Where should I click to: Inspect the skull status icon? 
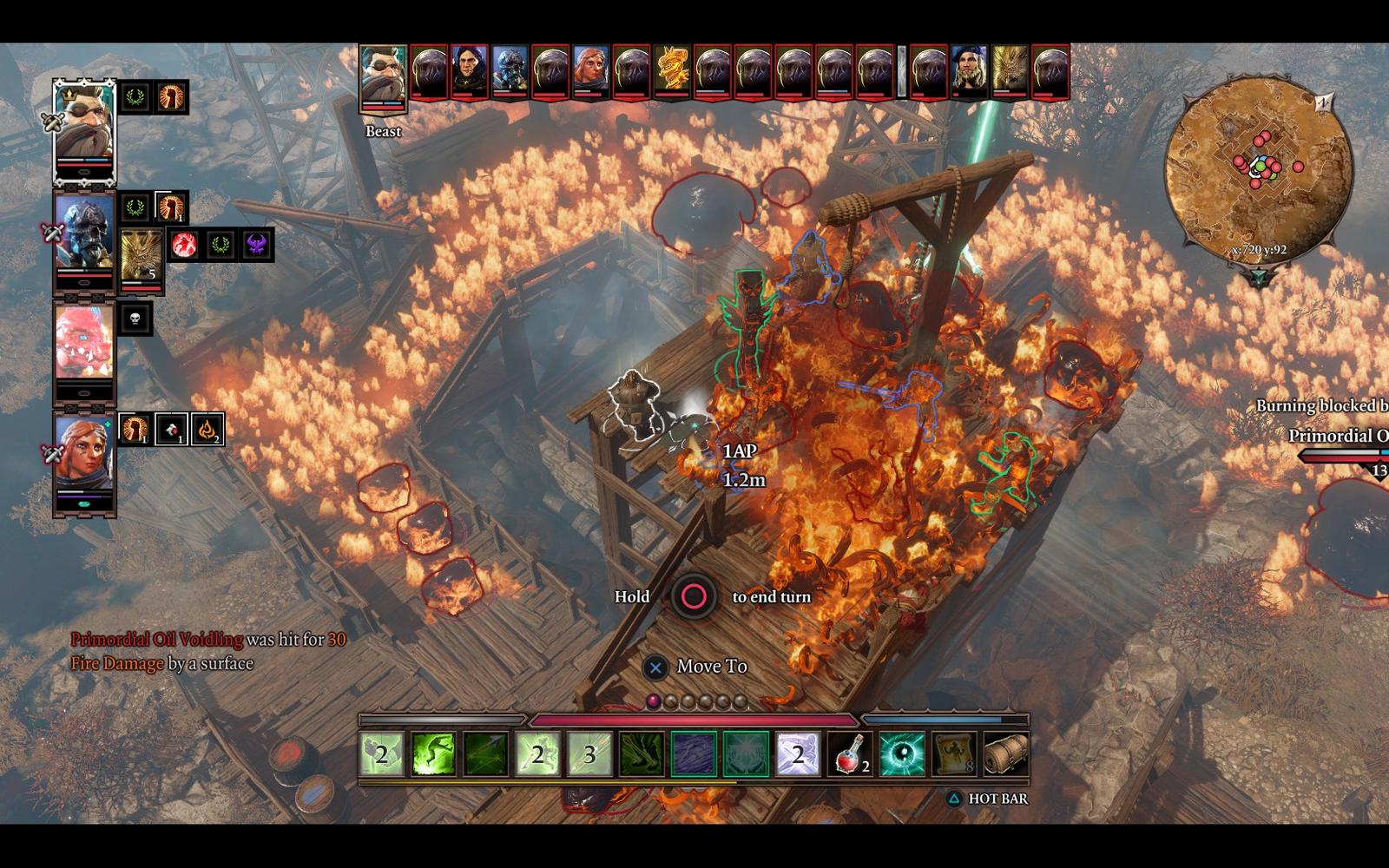(135, 319)
